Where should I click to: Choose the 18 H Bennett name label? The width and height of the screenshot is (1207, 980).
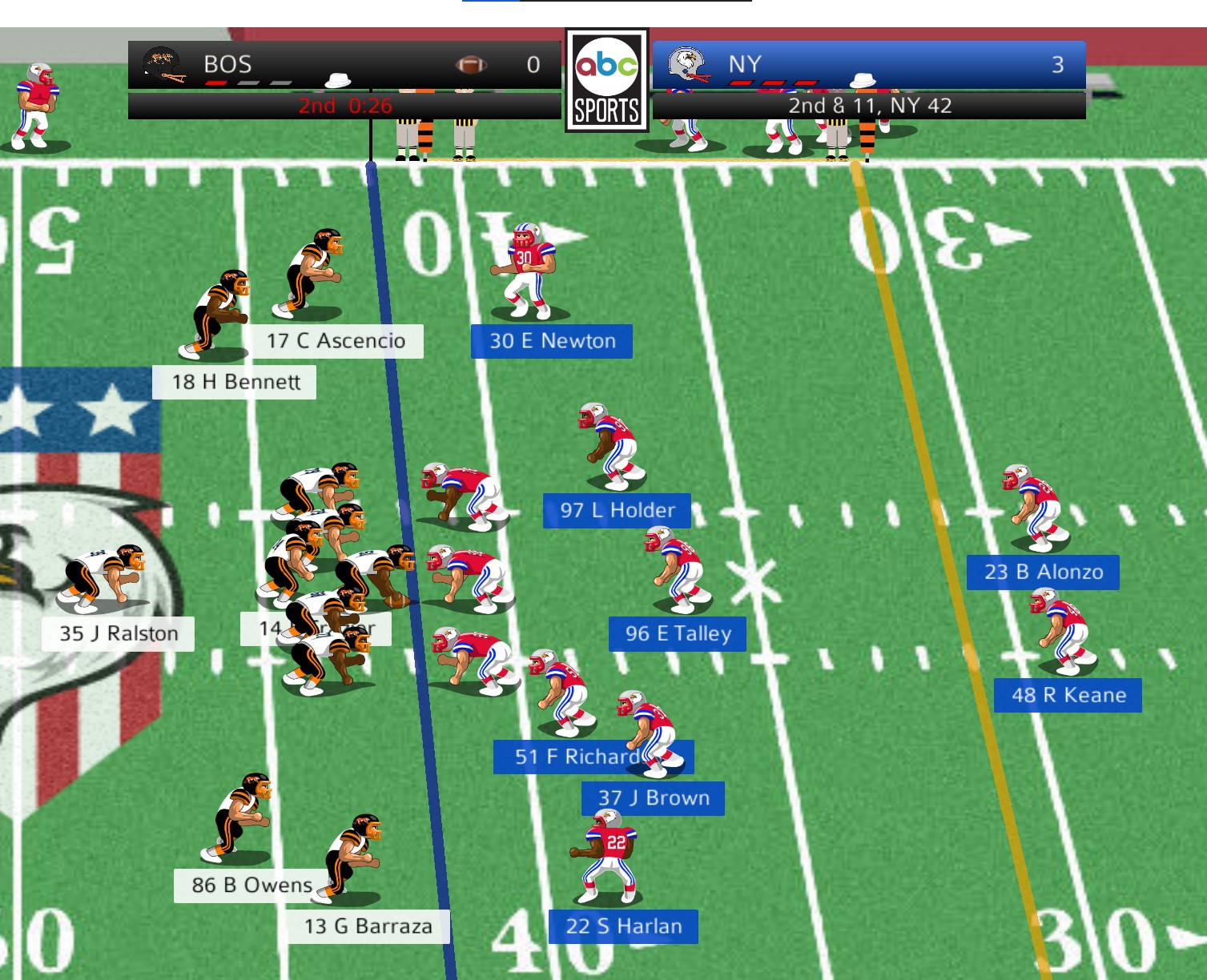235,382
